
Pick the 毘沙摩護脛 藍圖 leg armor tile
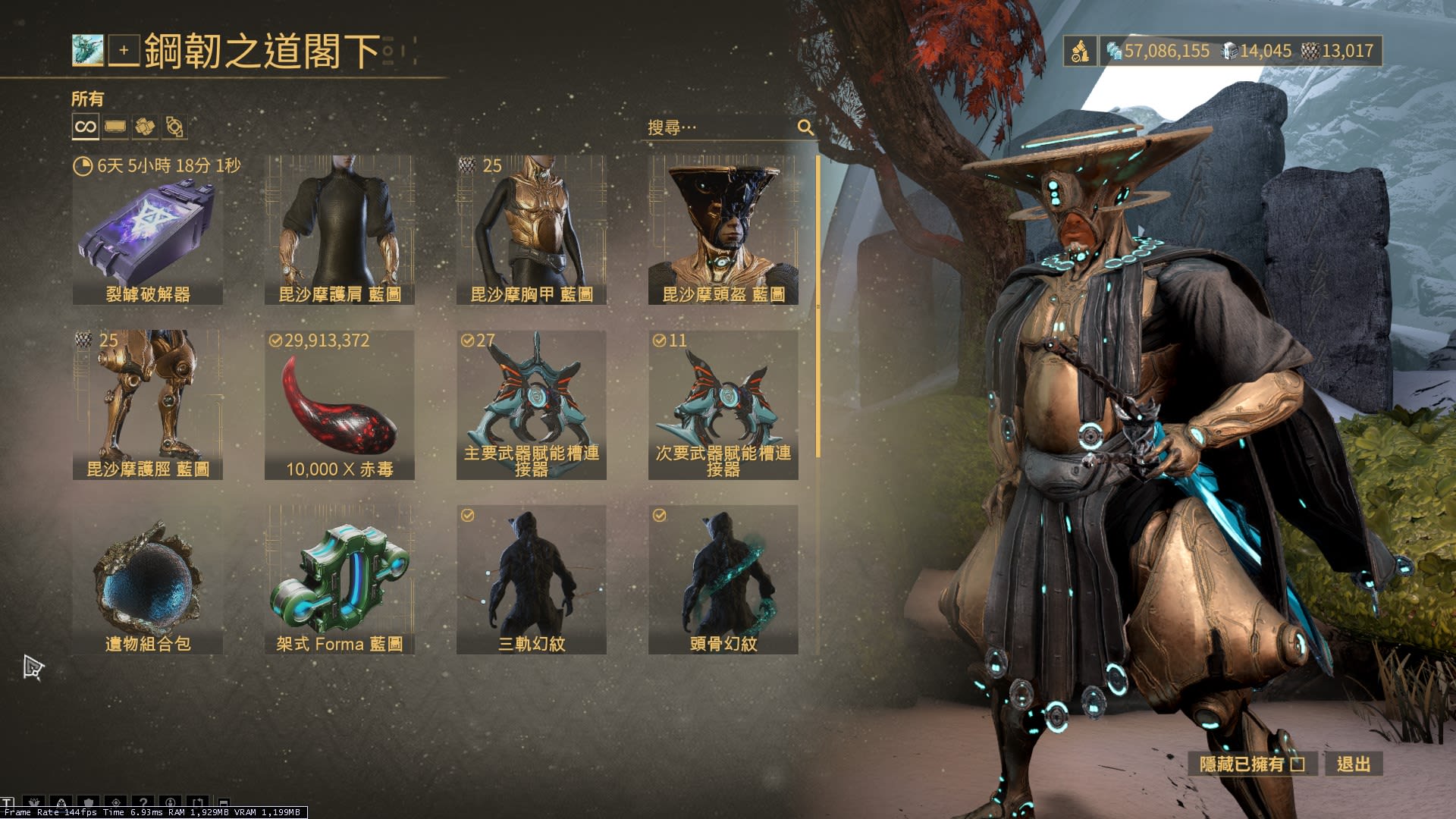[x=148, y=405]
